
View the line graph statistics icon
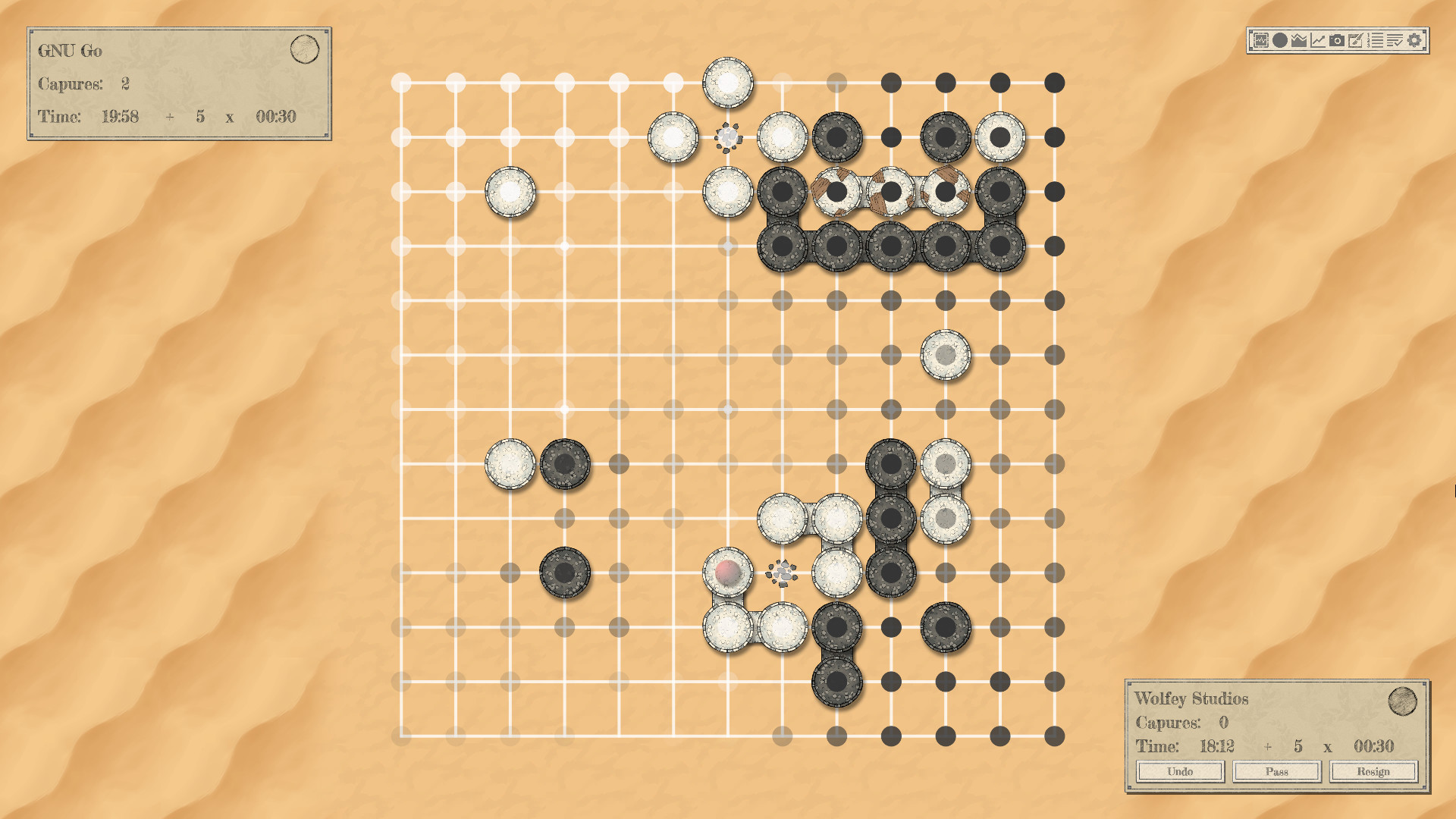point(1317,40)
